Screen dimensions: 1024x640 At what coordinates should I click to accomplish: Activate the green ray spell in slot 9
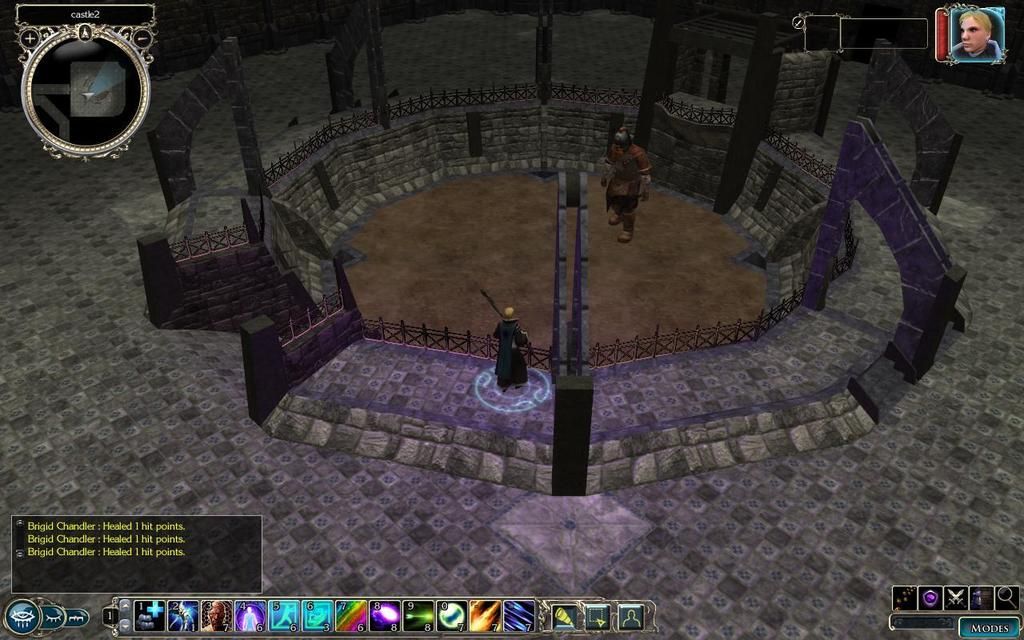(419, 615)
